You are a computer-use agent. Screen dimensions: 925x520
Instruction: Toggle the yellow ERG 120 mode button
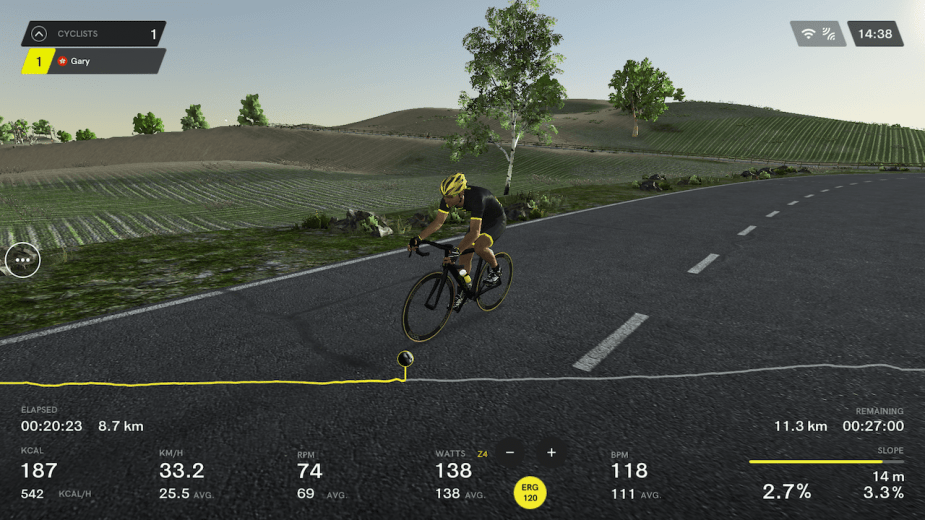coord(530,491)
